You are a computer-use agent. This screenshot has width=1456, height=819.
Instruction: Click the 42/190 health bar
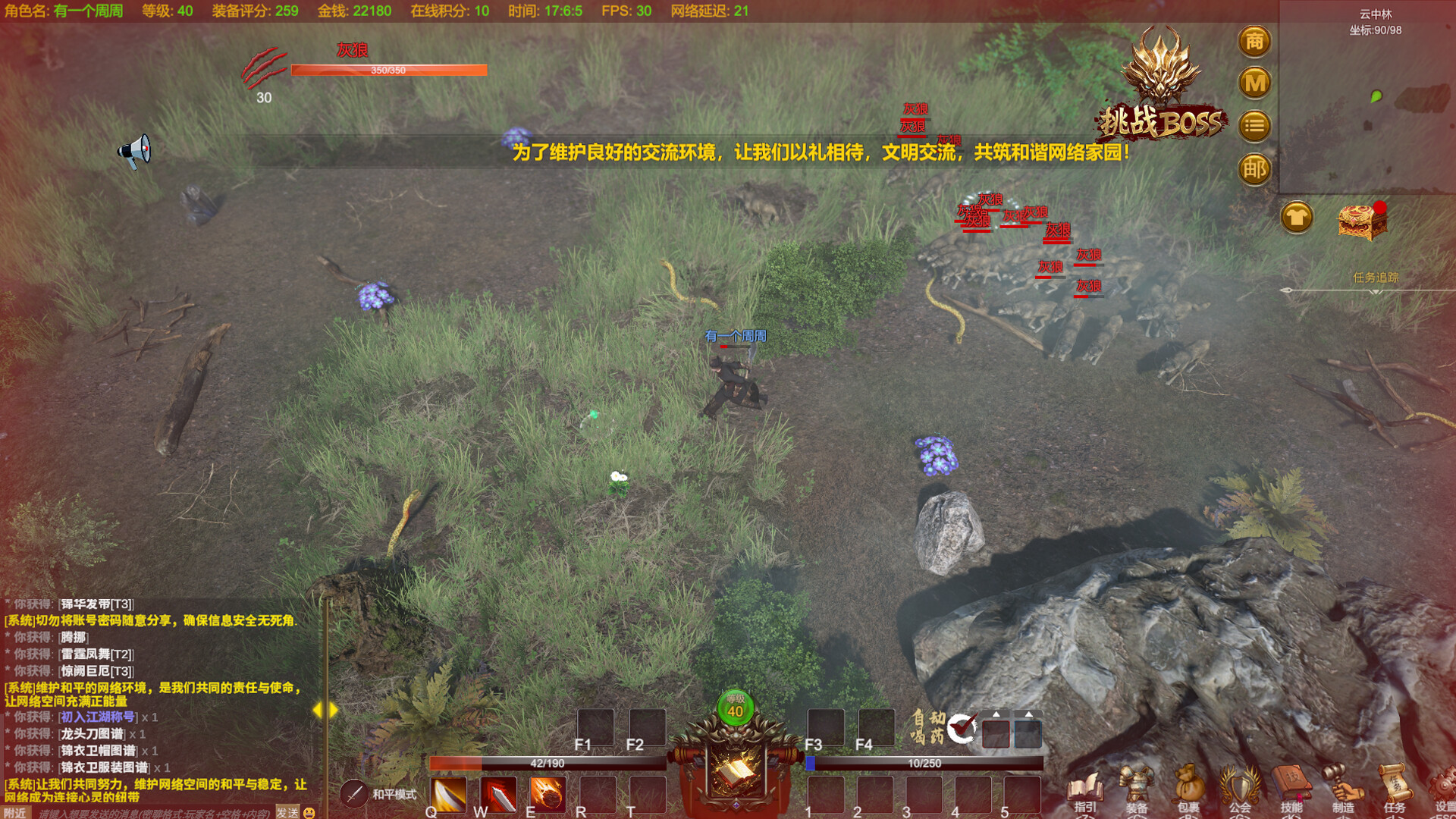548,764
